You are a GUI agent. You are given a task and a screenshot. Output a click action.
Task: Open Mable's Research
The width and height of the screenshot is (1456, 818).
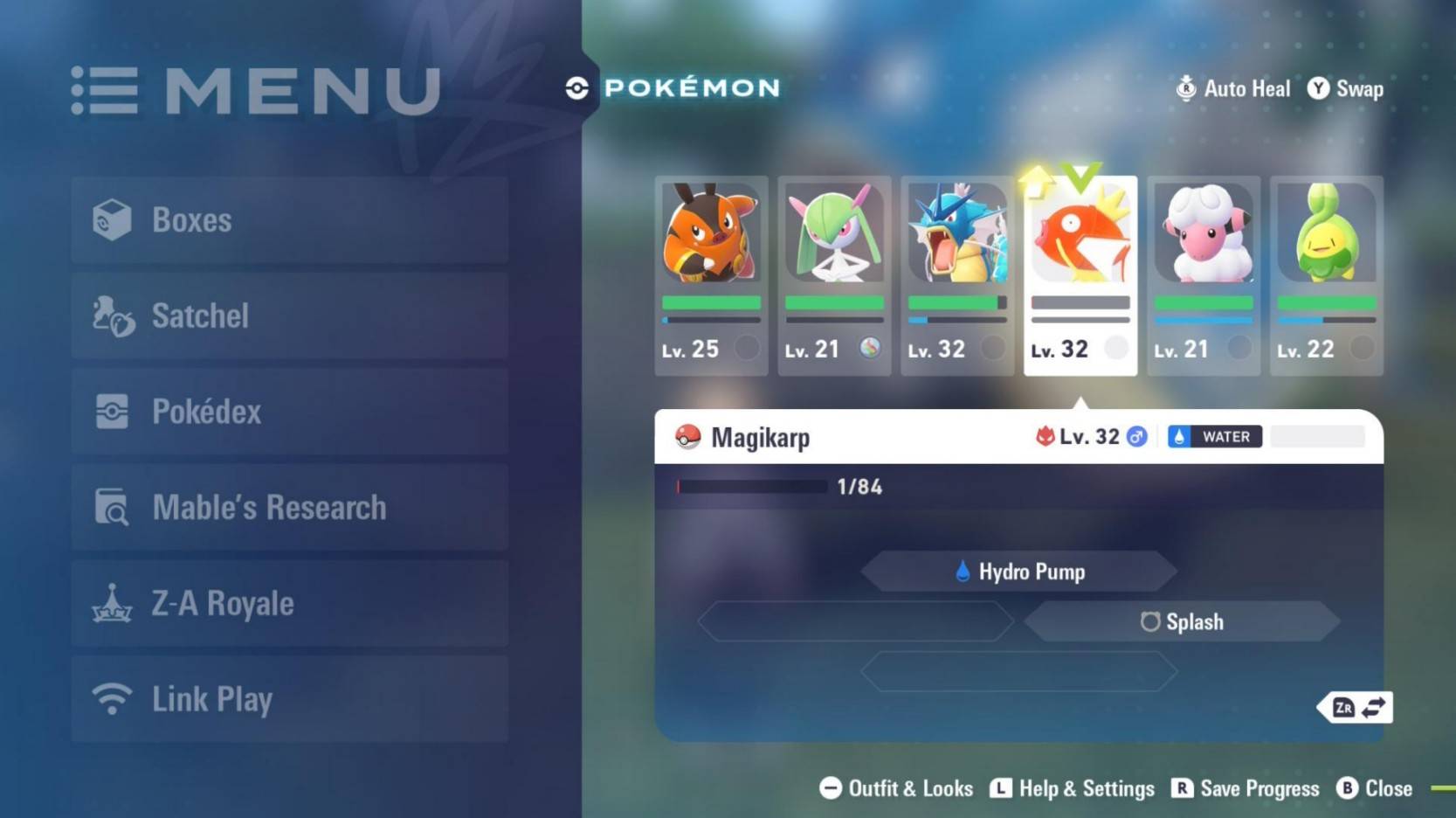pyautogui.click(x=289, y=507)
